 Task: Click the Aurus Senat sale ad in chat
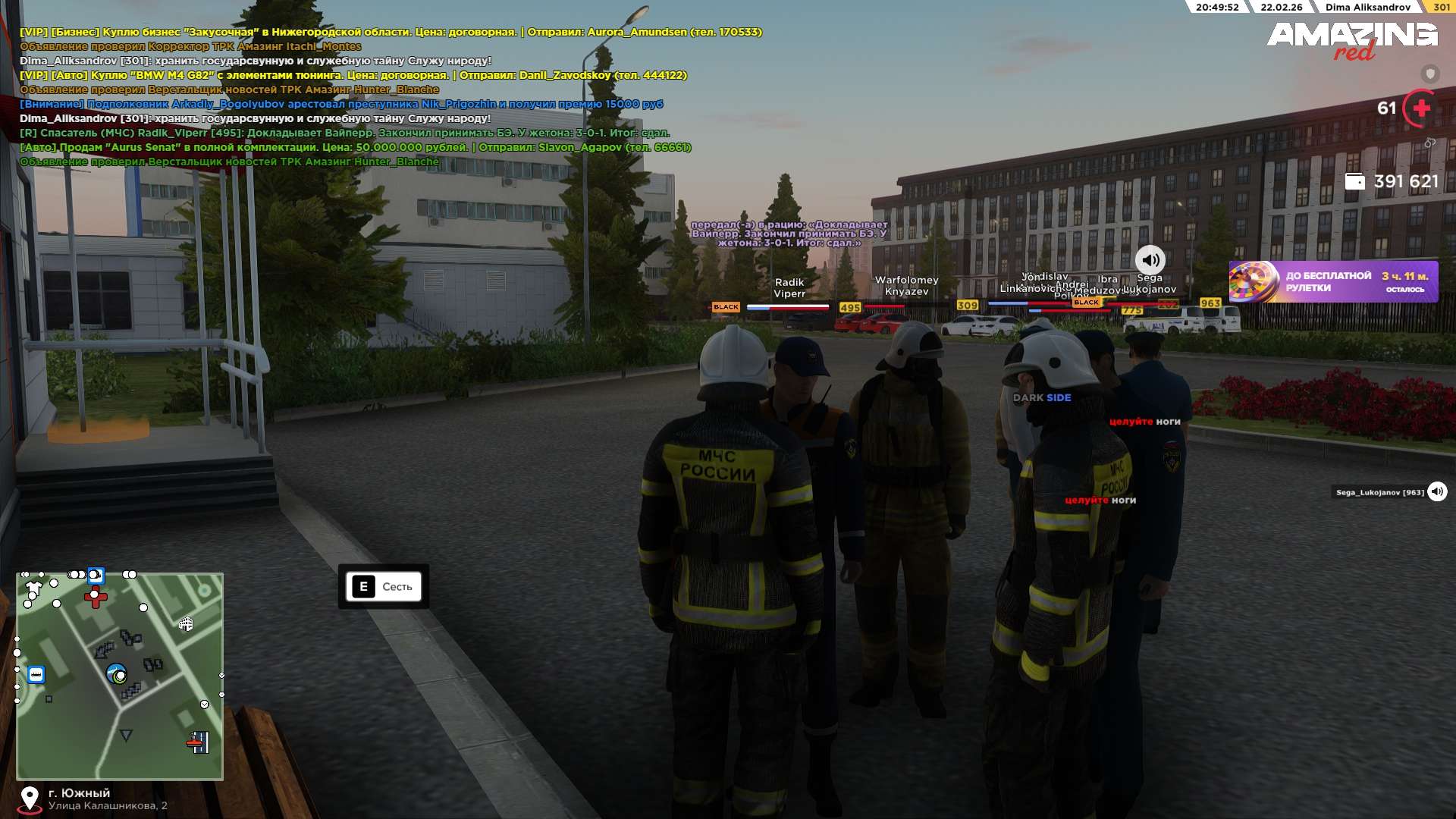[355, 147]
